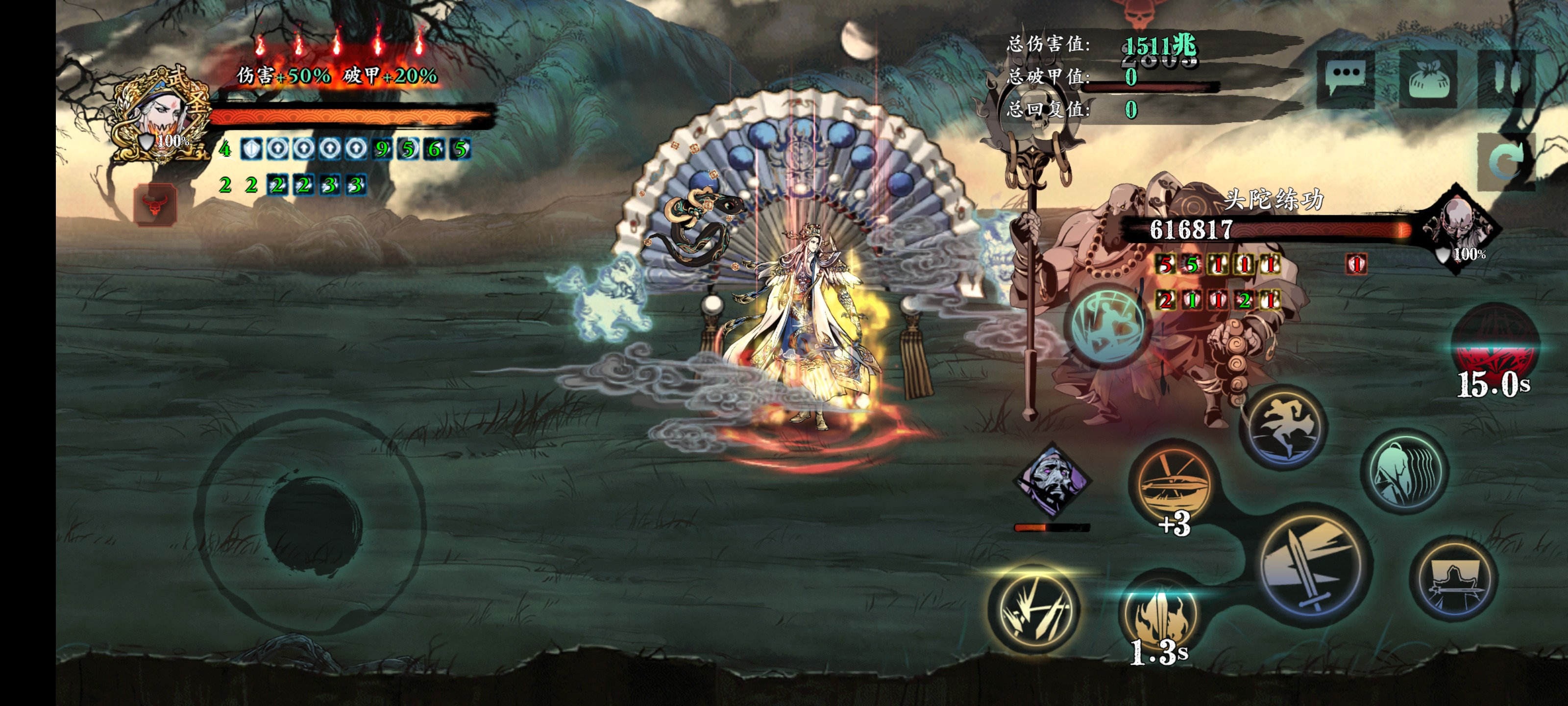Tap the red bull demon icon
1568x706 pixels.
coord(155,204)
